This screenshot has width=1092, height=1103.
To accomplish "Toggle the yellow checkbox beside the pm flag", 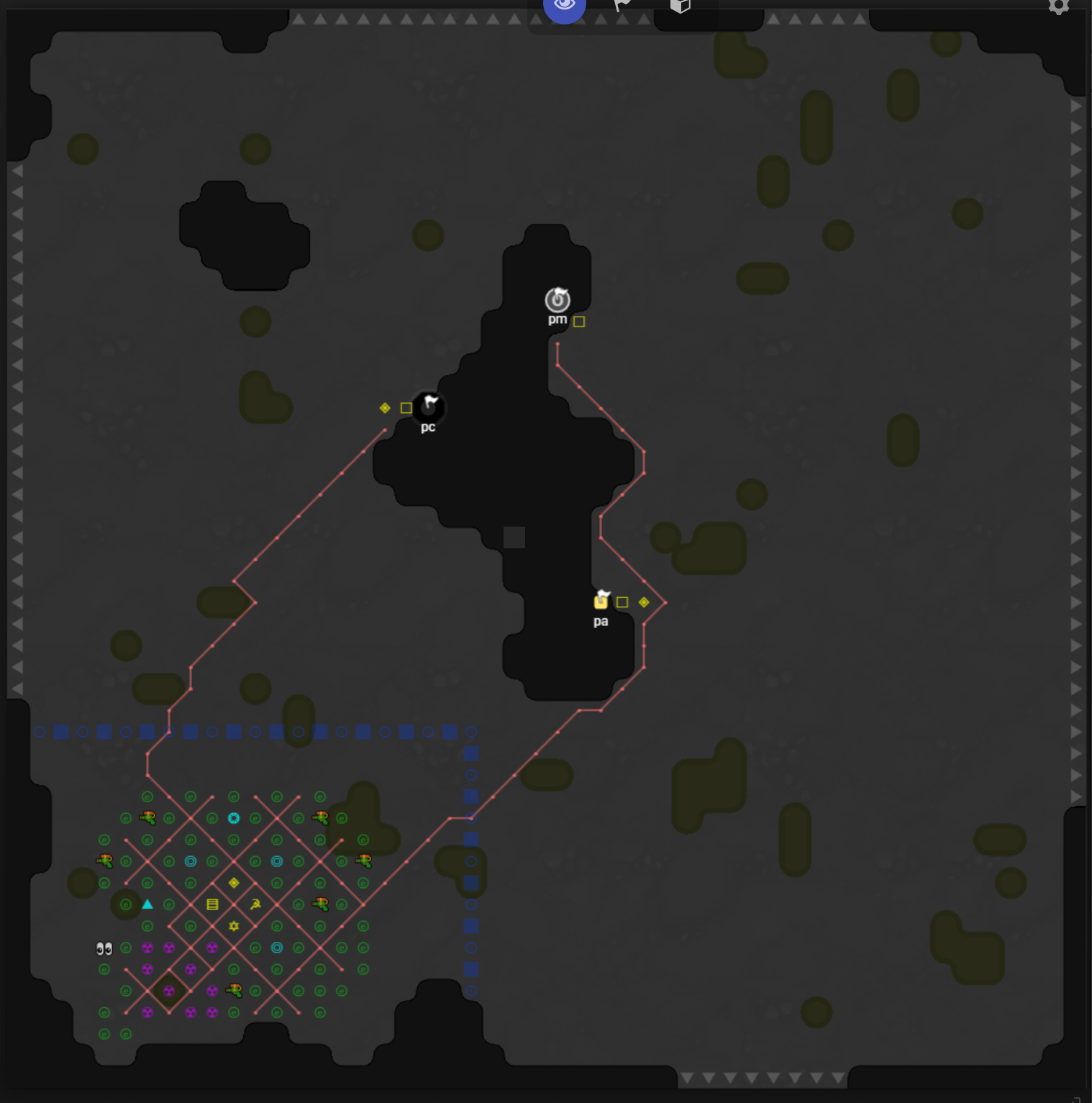I will tap(580, 322).
